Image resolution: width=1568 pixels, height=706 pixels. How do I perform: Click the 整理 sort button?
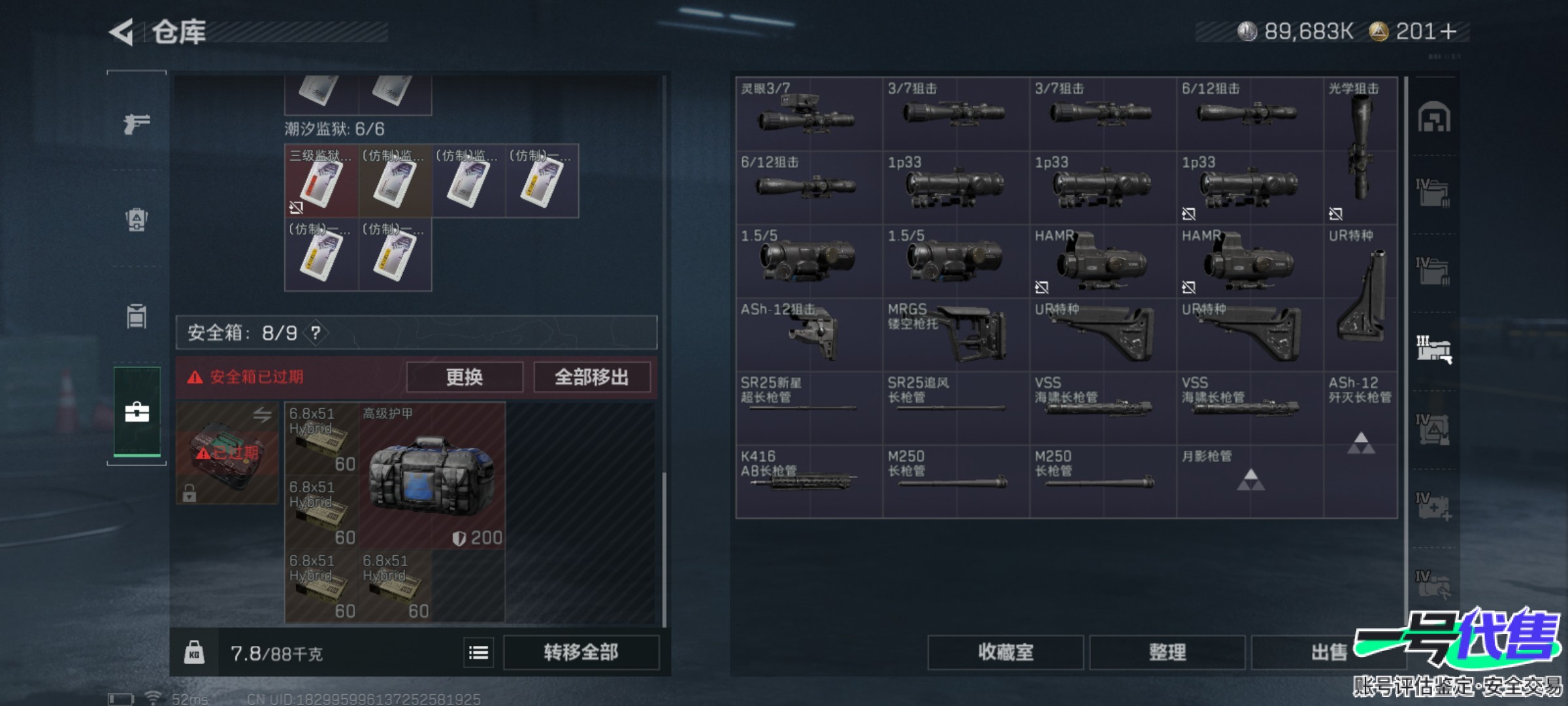[1167, 652]
